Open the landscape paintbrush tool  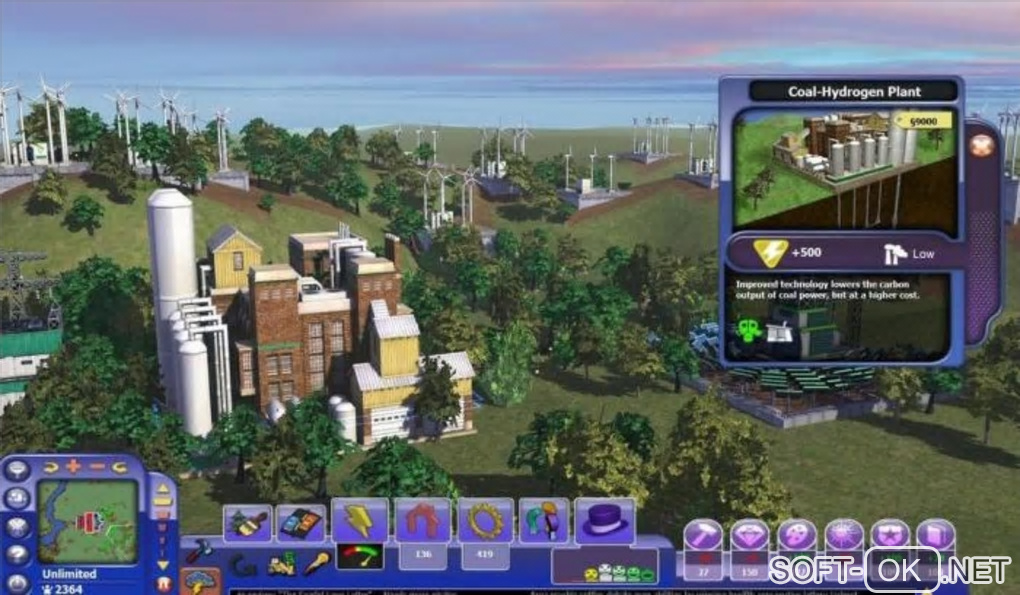247,522
